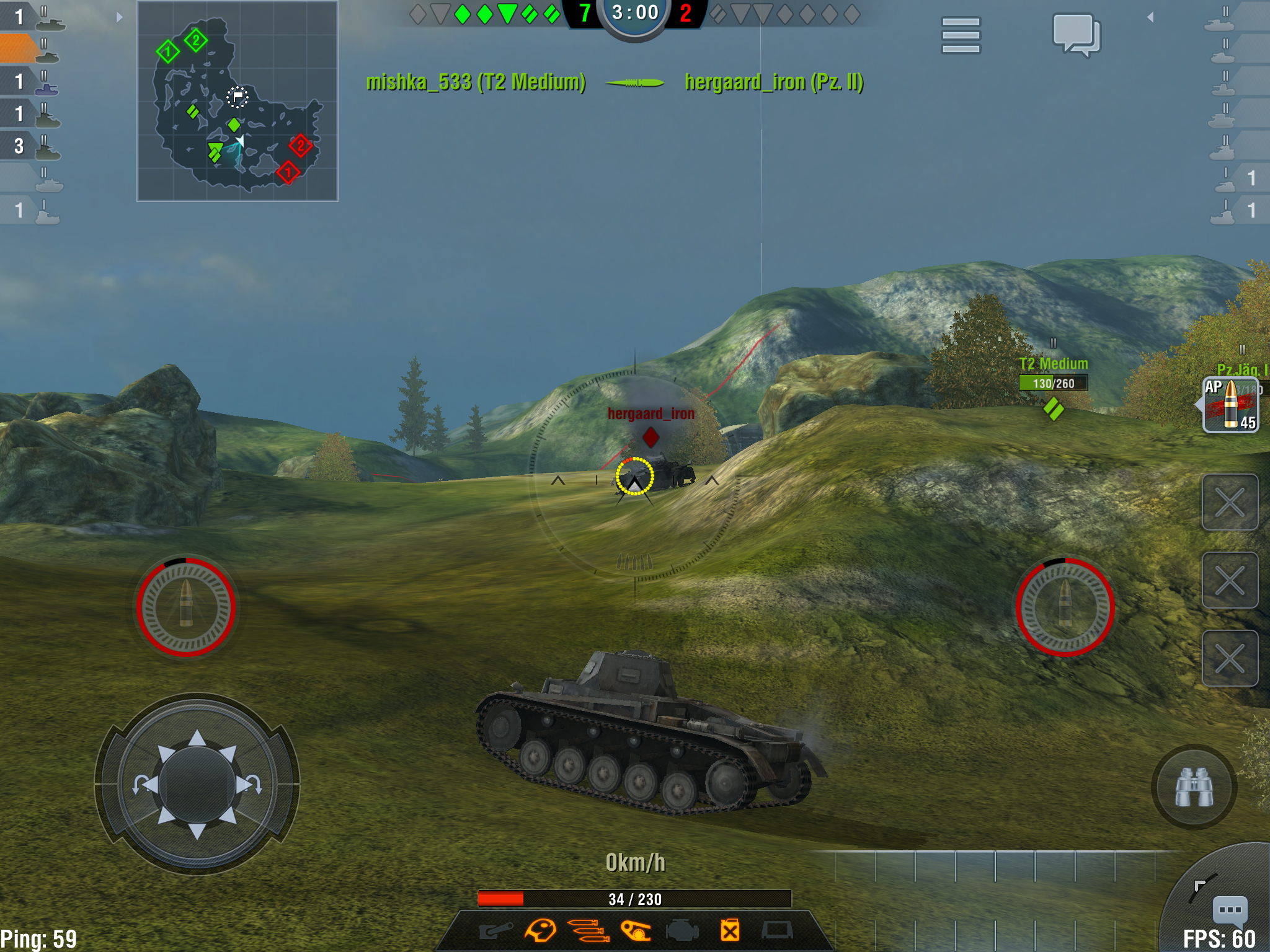Activate sniper mode with the binoculars

tap(1194, 787)
